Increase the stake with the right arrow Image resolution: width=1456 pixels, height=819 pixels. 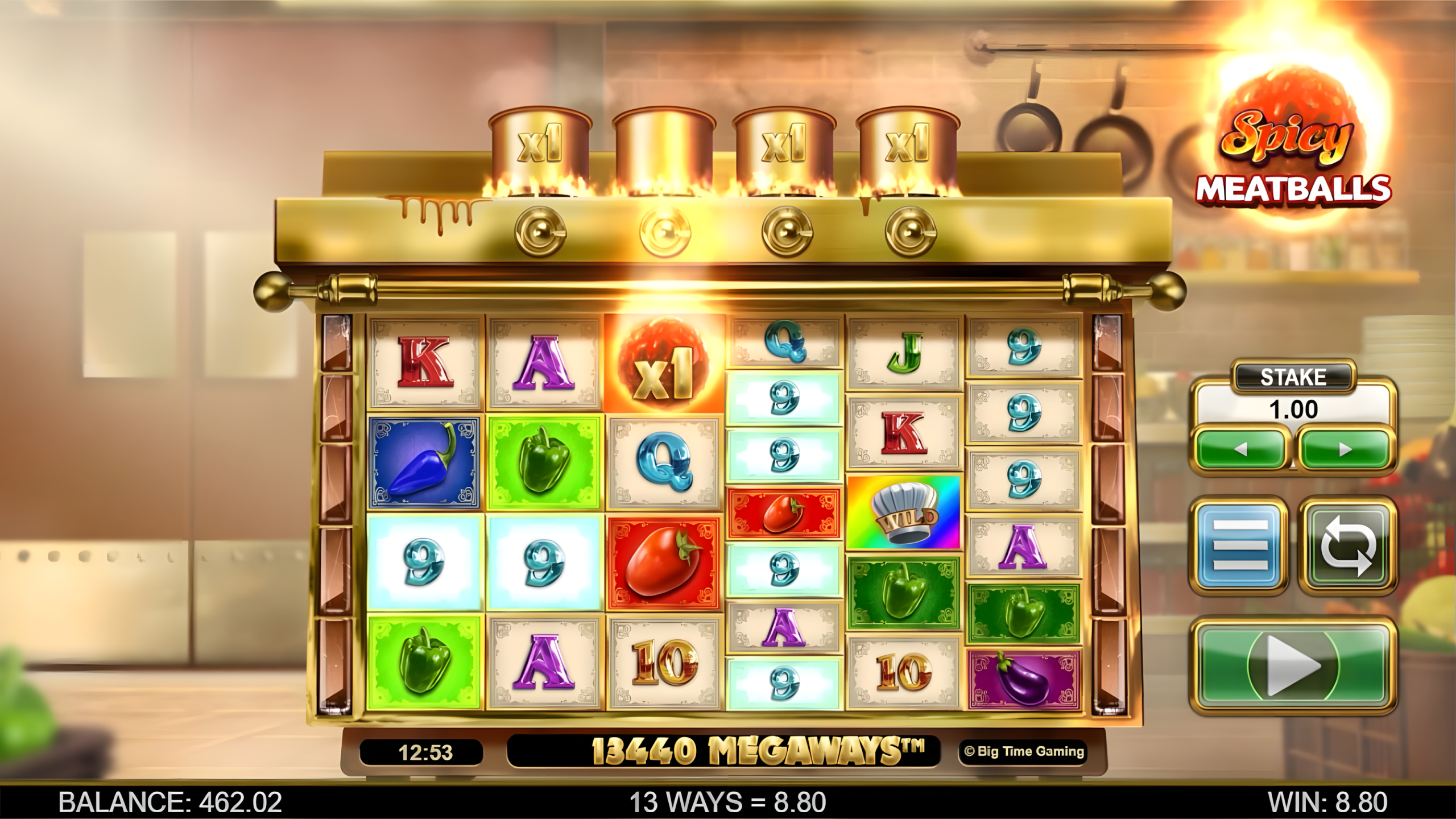tap(1345, 449)
